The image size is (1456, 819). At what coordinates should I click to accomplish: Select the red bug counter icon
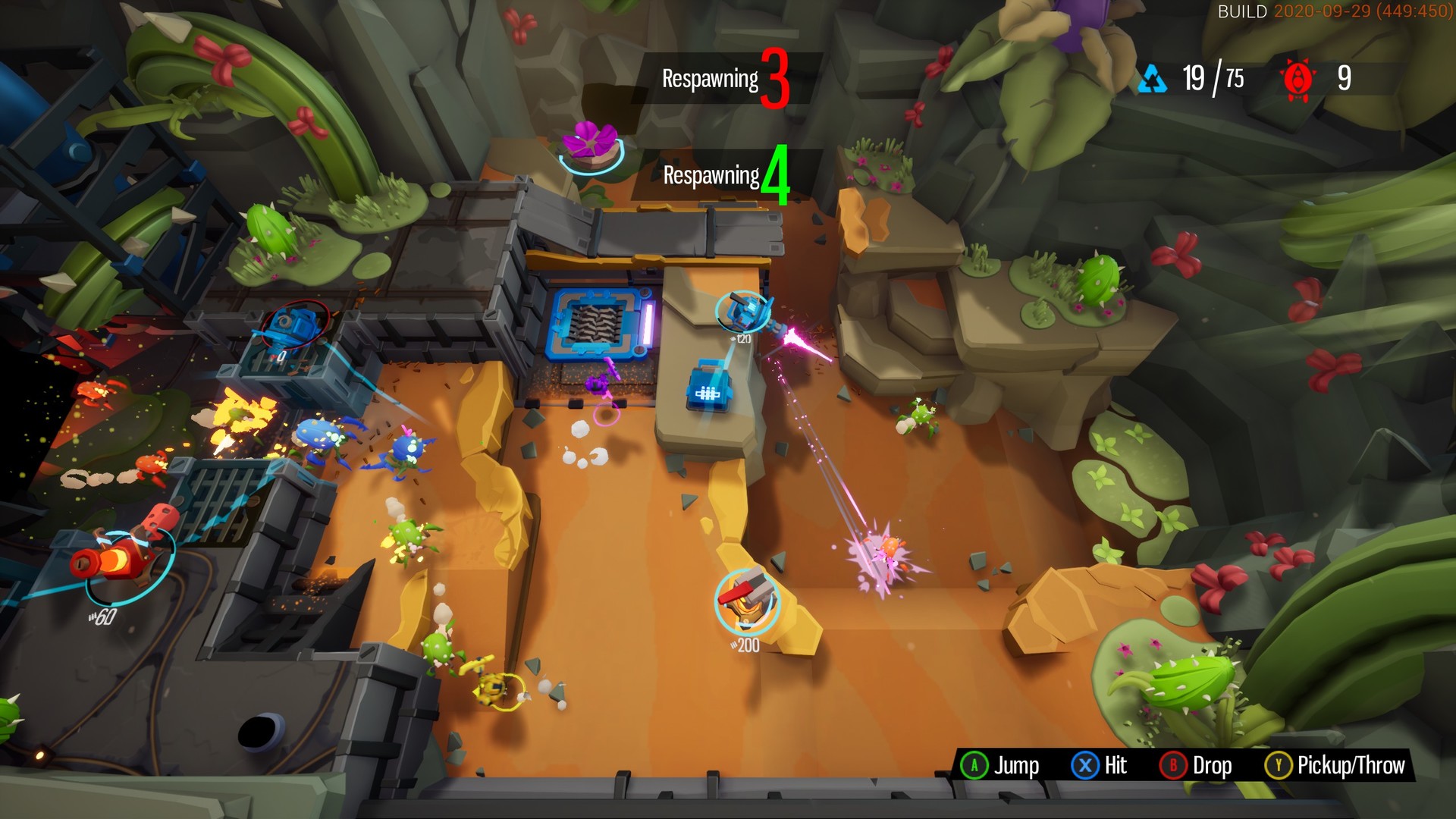click(1298, 78)
